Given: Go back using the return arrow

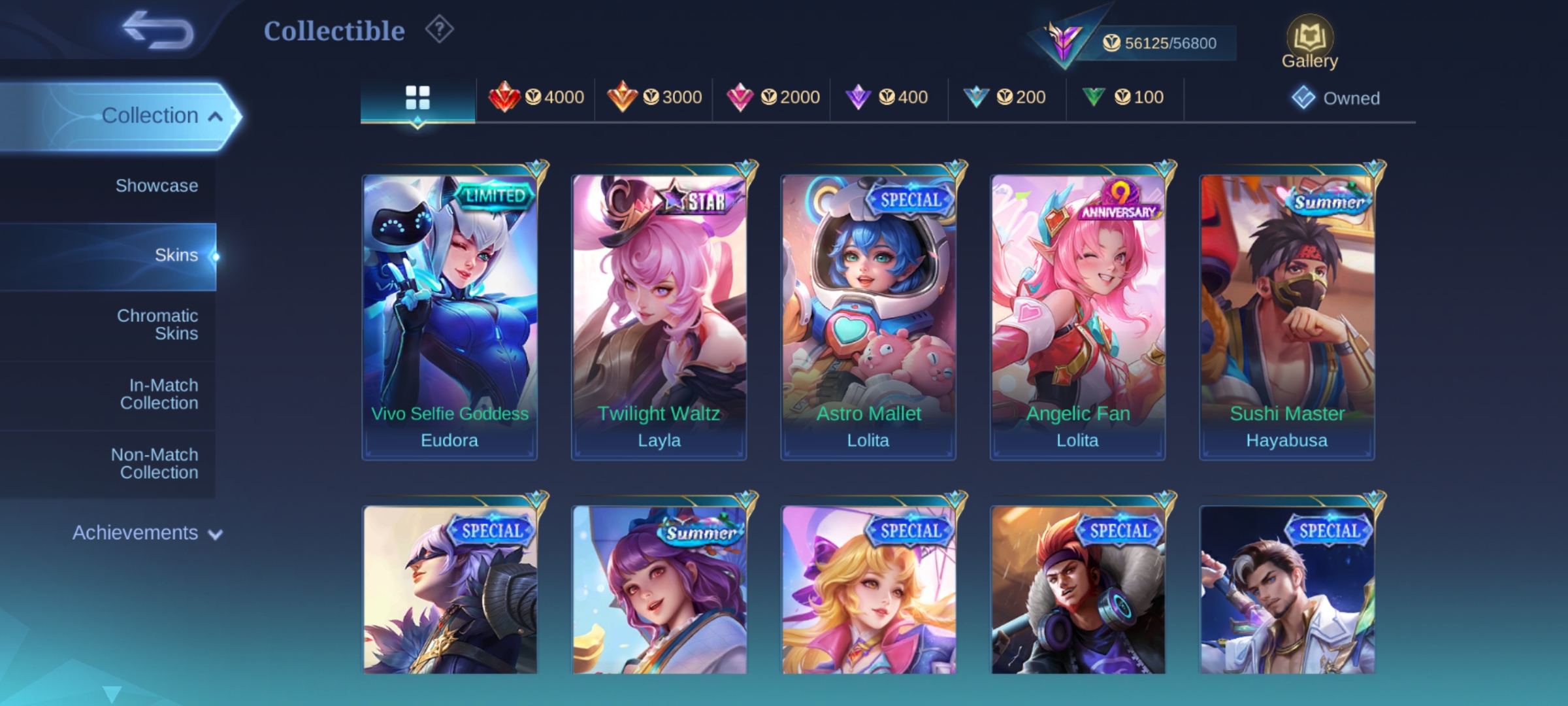Looking at the screenshot, I should 159,31.
